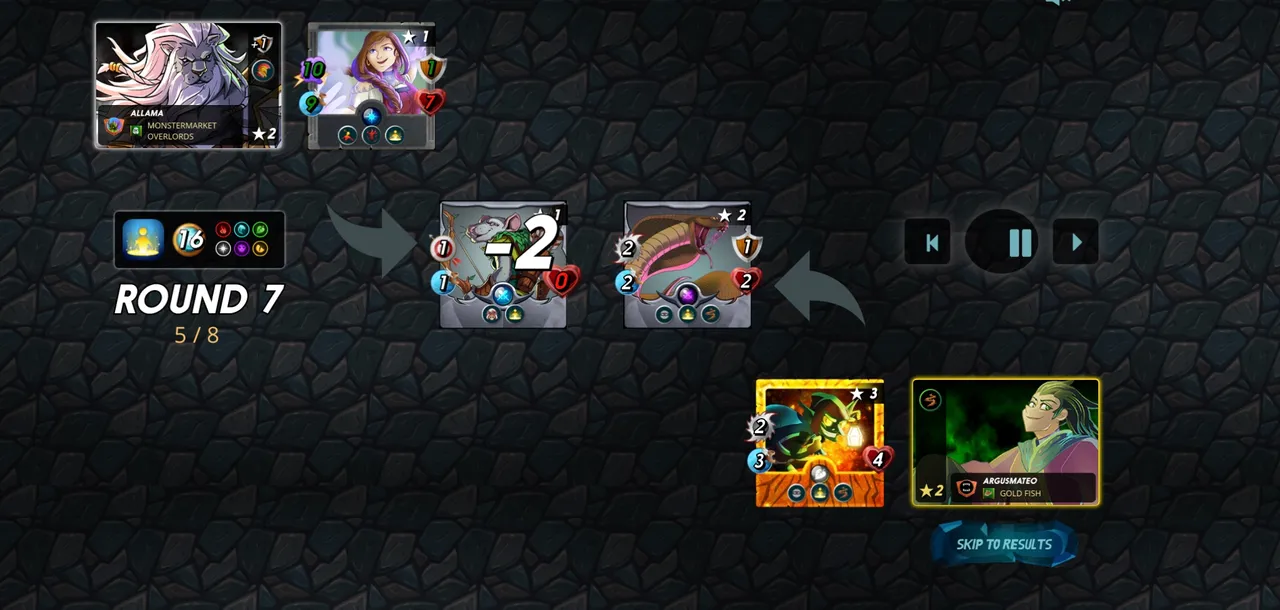
Task: Select Allama's white lion summoner card
Action: [x=188, y=85]
